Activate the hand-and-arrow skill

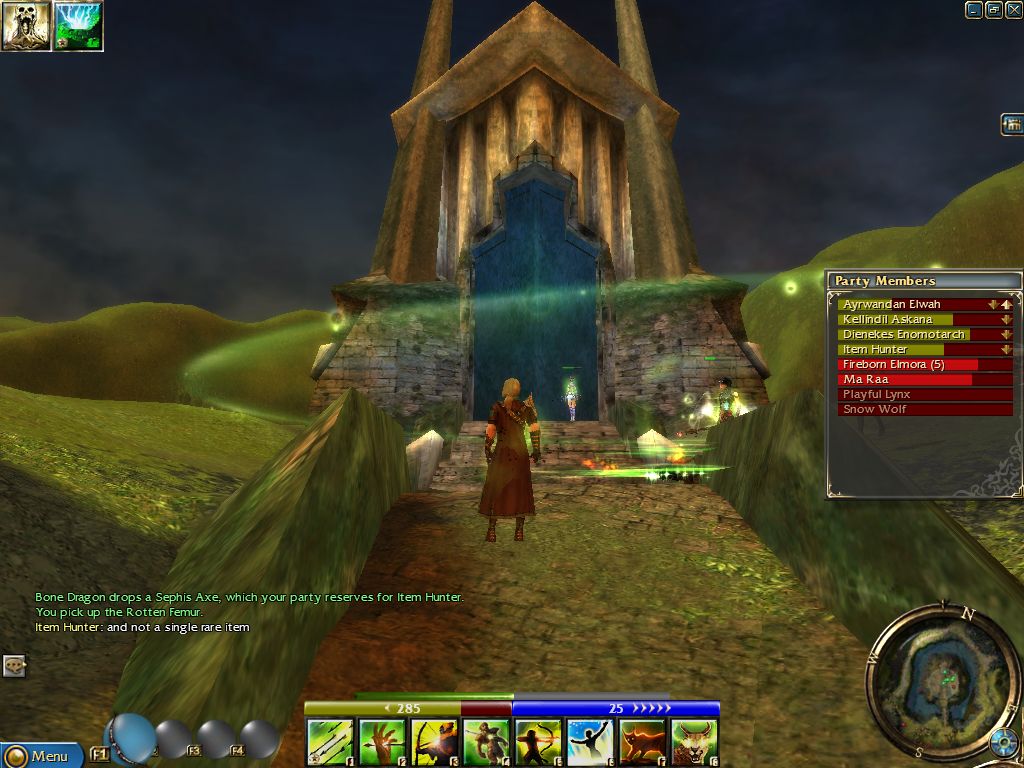(382, 743)
